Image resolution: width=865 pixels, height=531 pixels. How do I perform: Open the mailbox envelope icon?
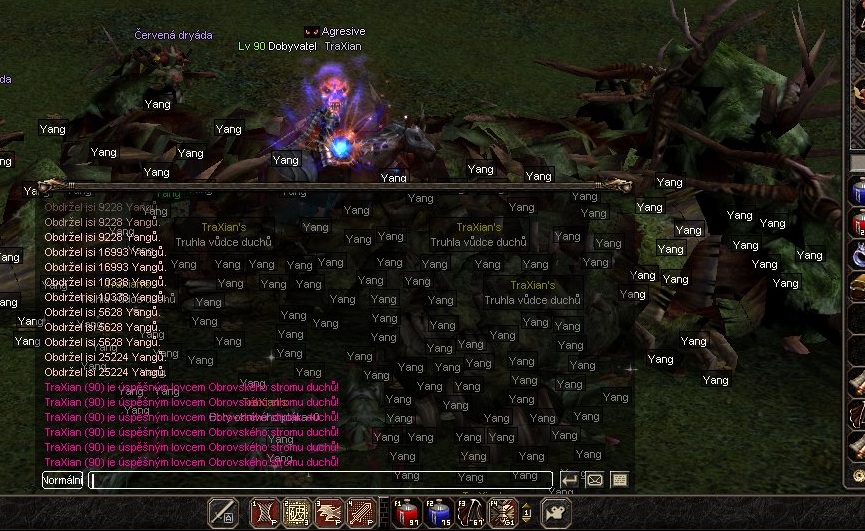(594, 480)
